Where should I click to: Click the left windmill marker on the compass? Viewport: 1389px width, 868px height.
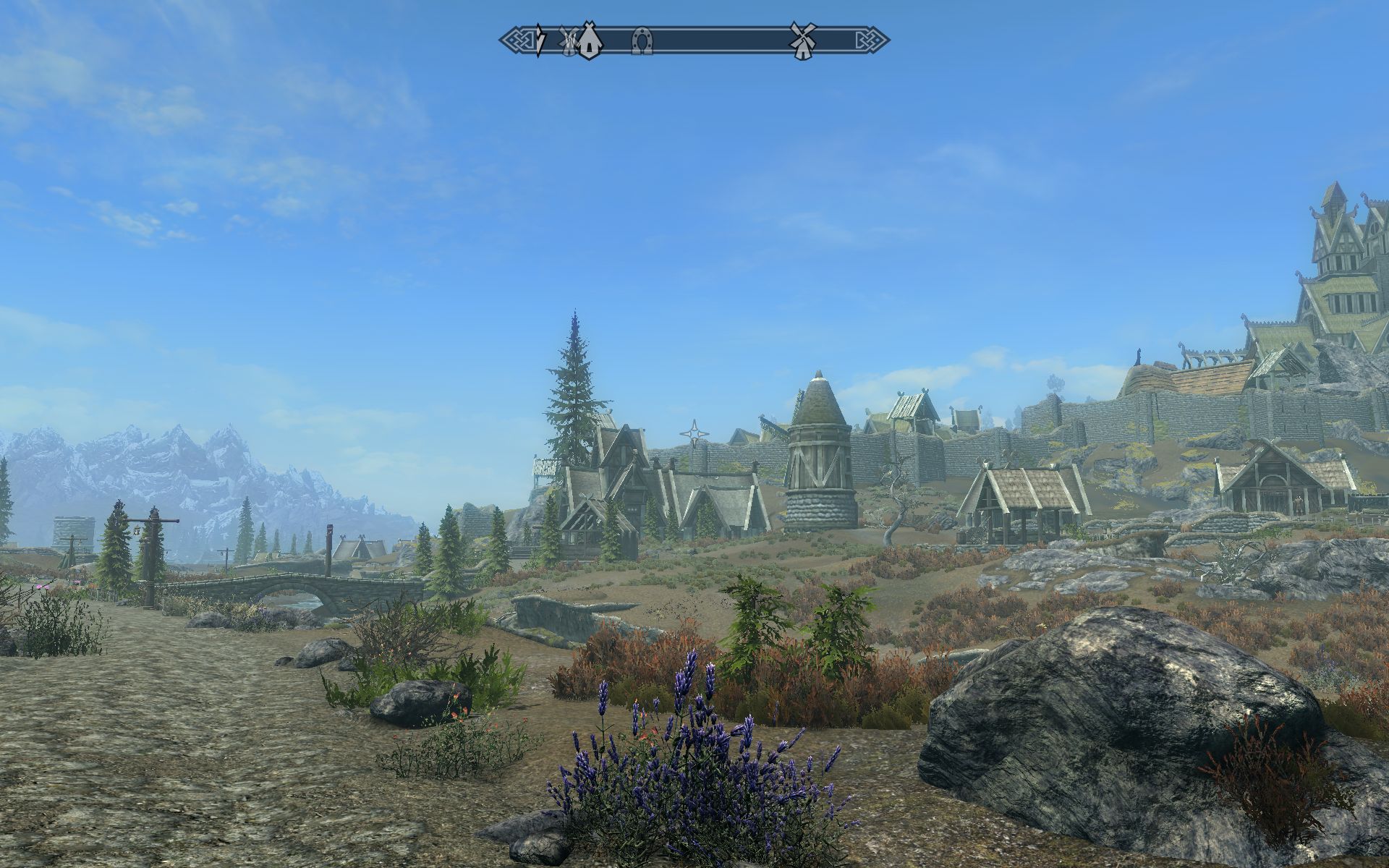(568, 42)
